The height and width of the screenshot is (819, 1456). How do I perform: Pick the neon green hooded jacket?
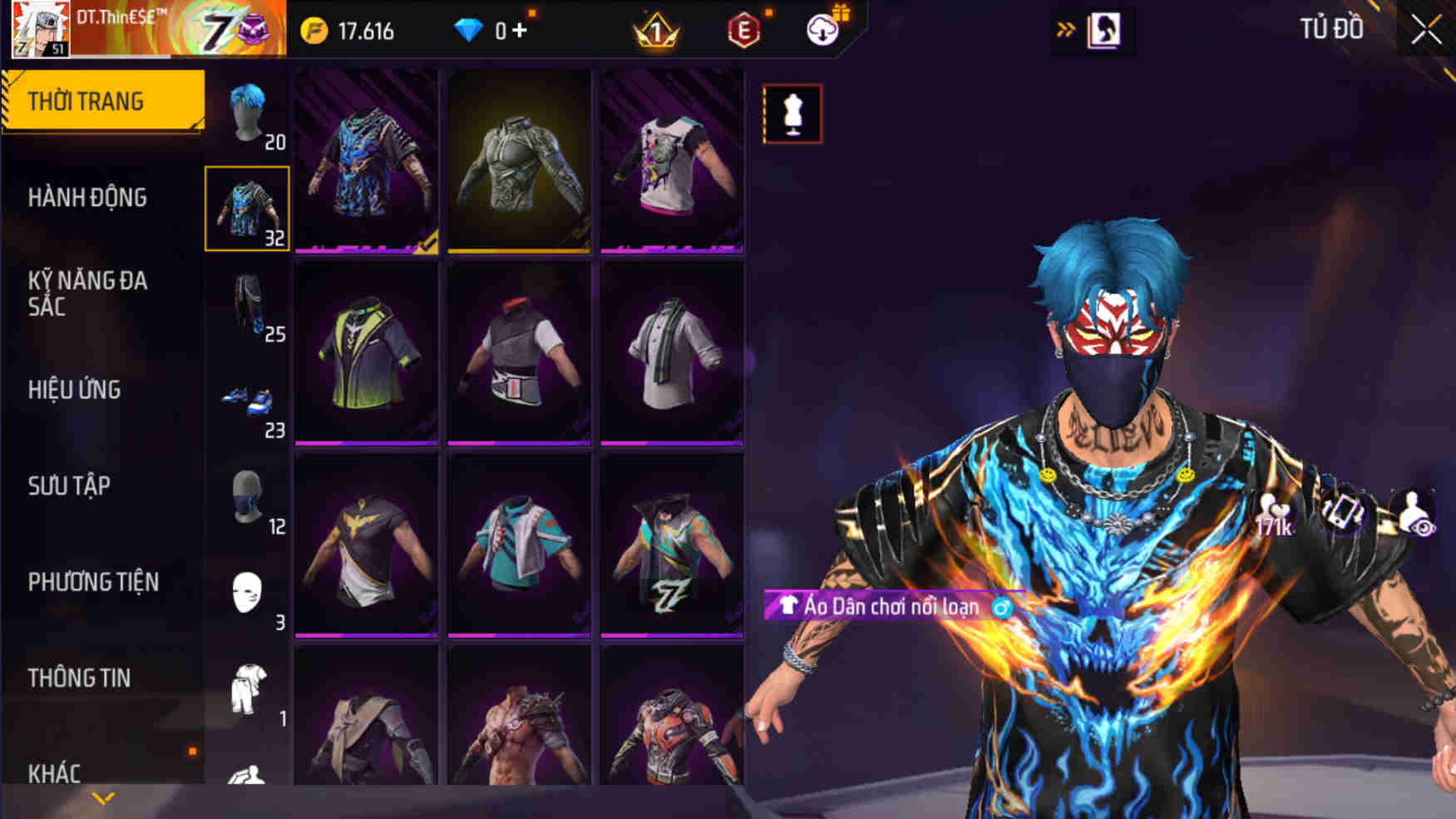(366, 353)
